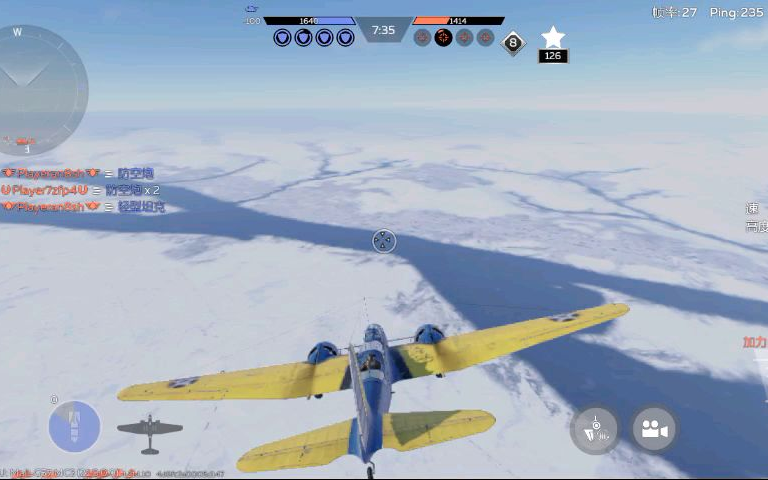Image resolution: width=768 pixels, height=480 pixels.
Task: Activate the bombsight targeting button
Action: tap(595, 430)
